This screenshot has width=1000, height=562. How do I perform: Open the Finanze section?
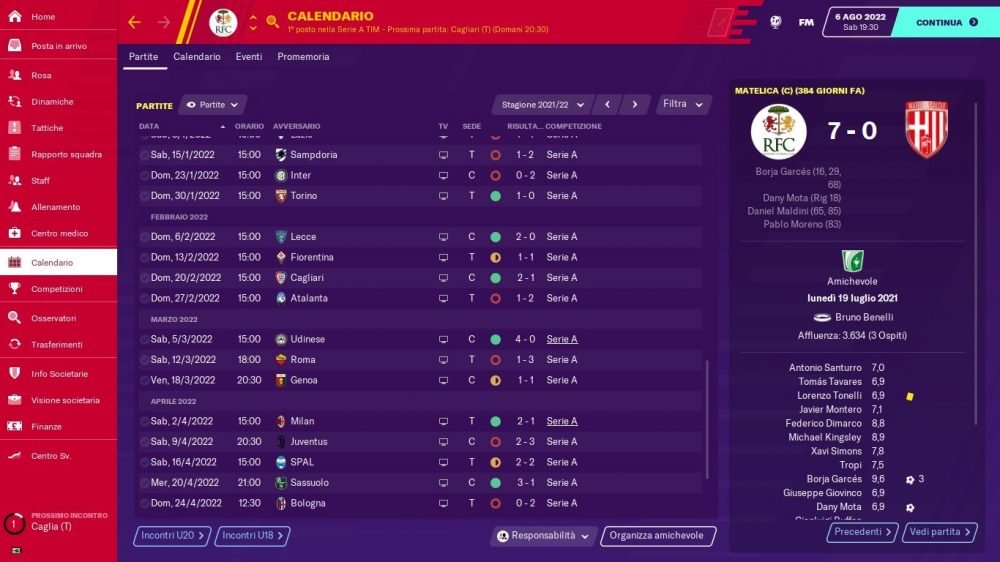47,426
